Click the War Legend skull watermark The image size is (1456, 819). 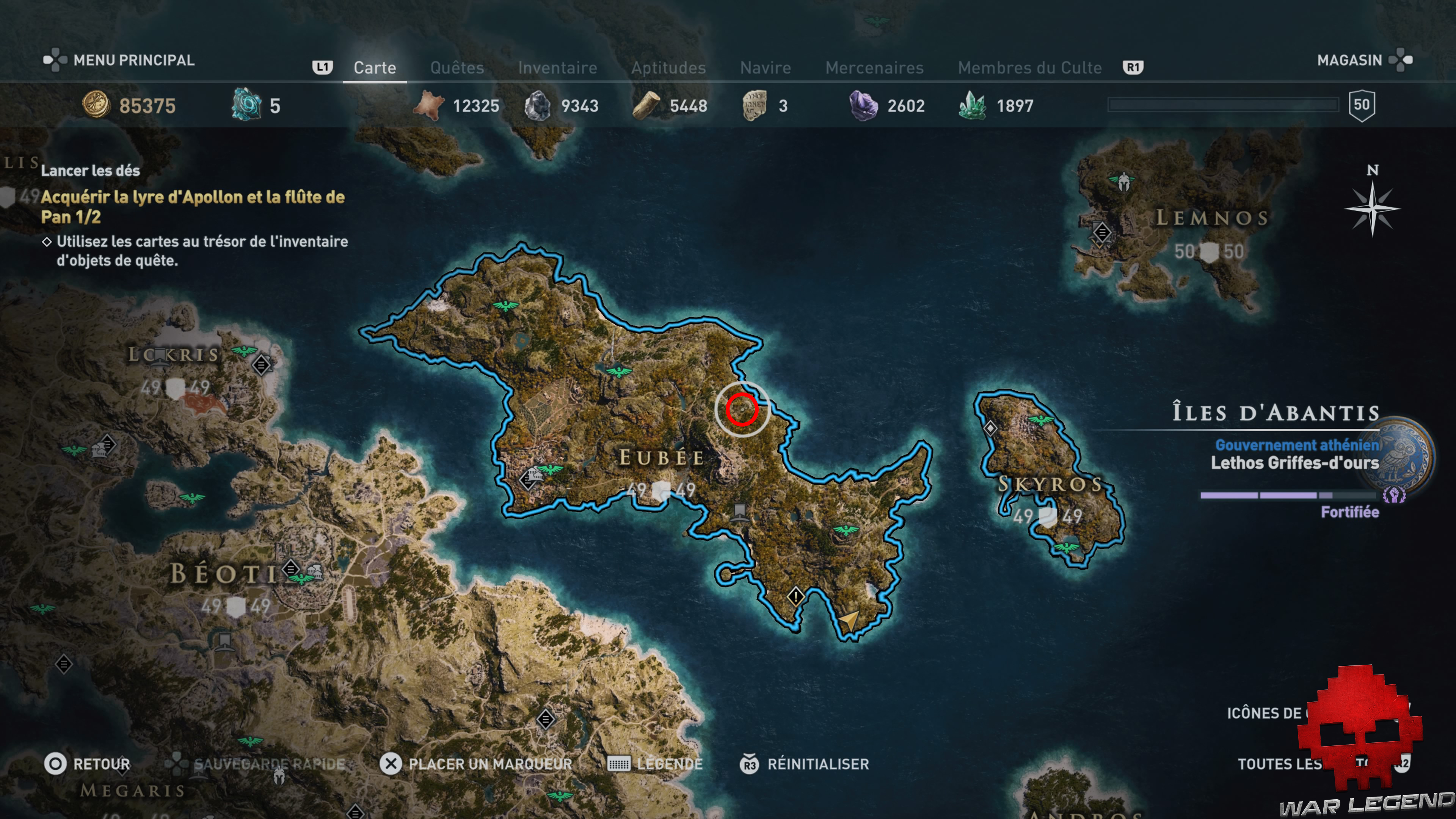pos(1359,729)
